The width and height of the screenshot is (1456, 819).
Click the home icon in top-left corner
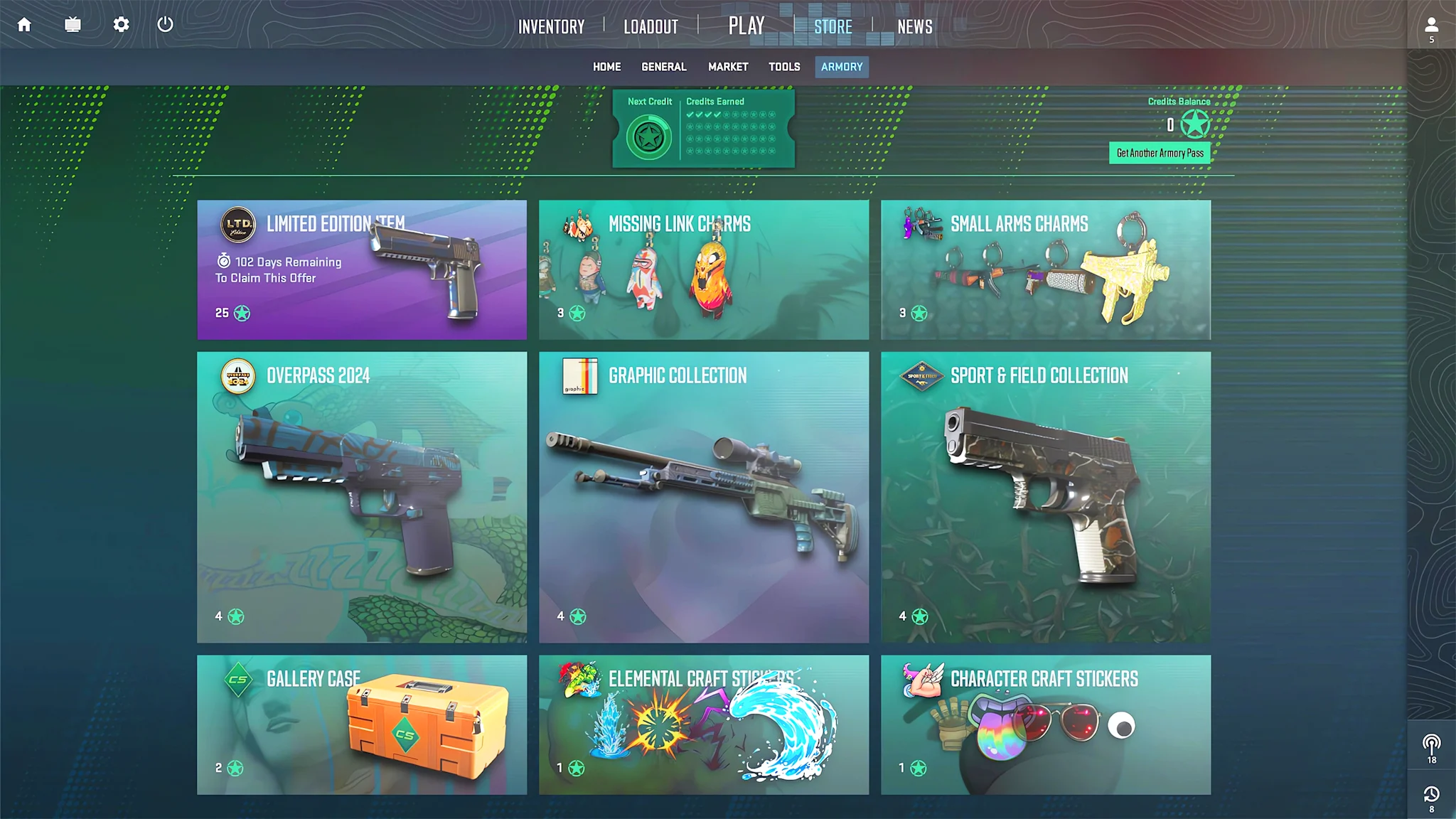click(x=23, y=25)
